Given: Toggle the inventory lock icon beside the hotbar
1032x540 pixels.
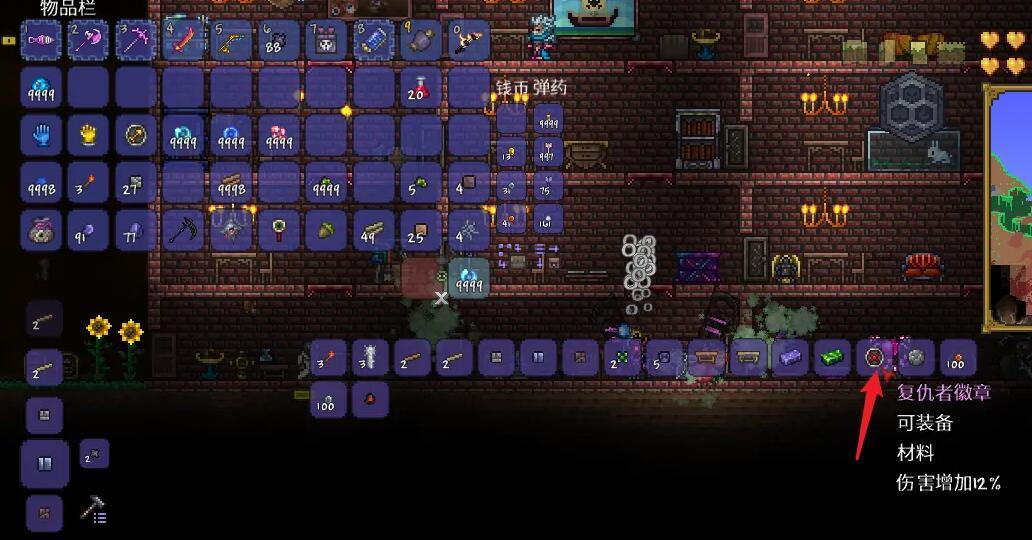Looking at the screenshot, I should (x=9, y=41).
